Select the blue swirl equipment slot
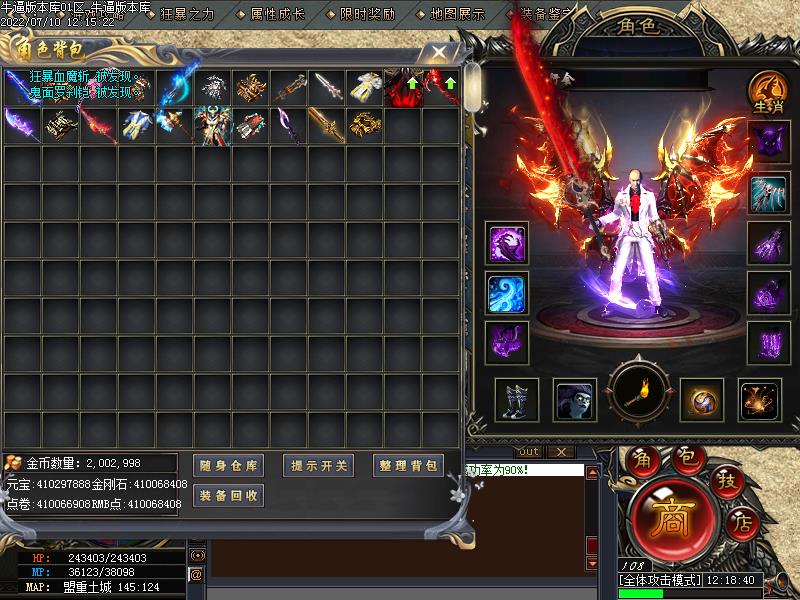800x600 pixels. [508, 293]
